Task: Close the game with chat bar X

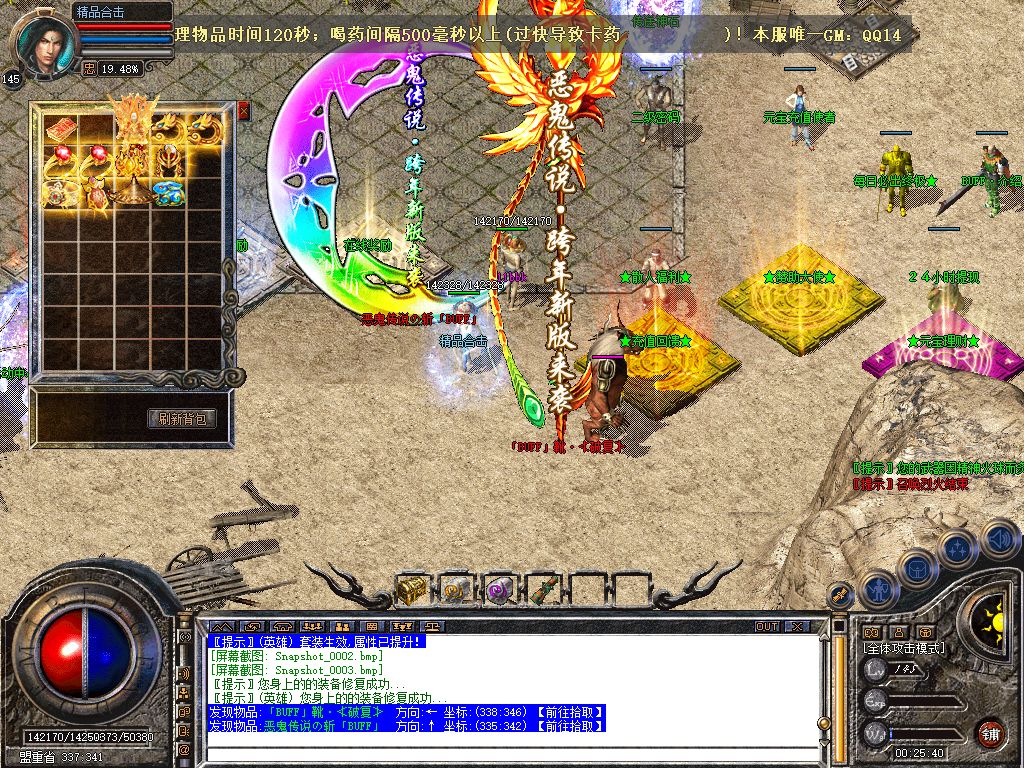Action: click(x=796, y=626)
